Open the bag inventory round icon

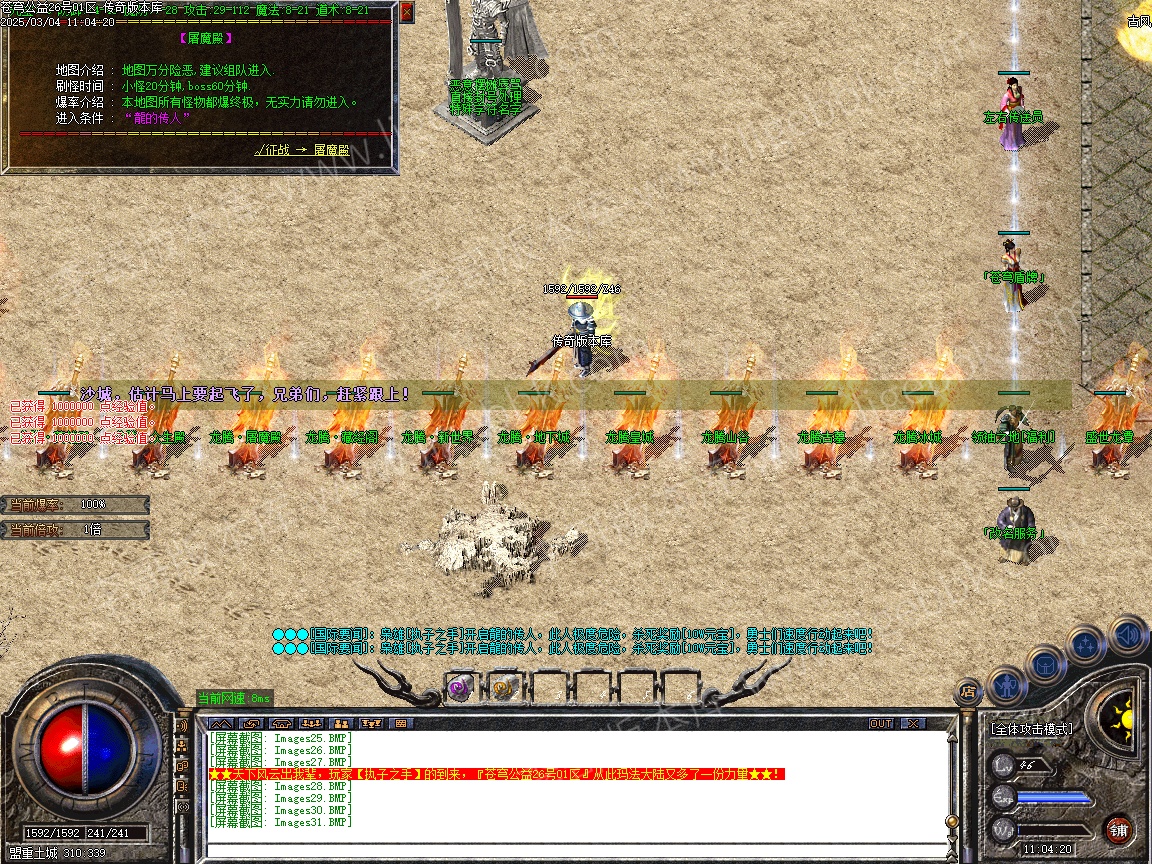[x=1046, y=665]
